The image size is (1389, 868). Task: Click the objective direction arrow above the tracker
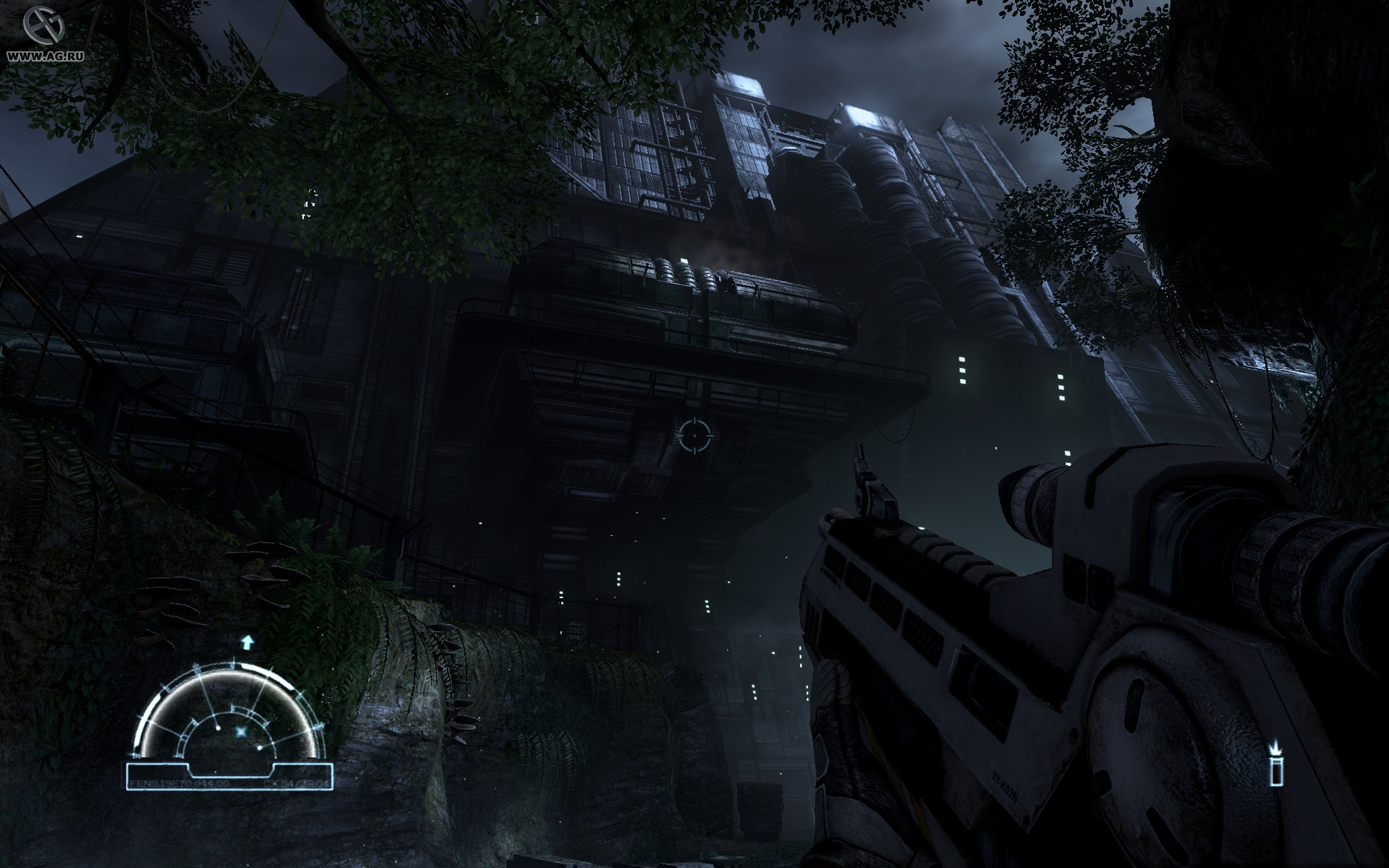247,642
